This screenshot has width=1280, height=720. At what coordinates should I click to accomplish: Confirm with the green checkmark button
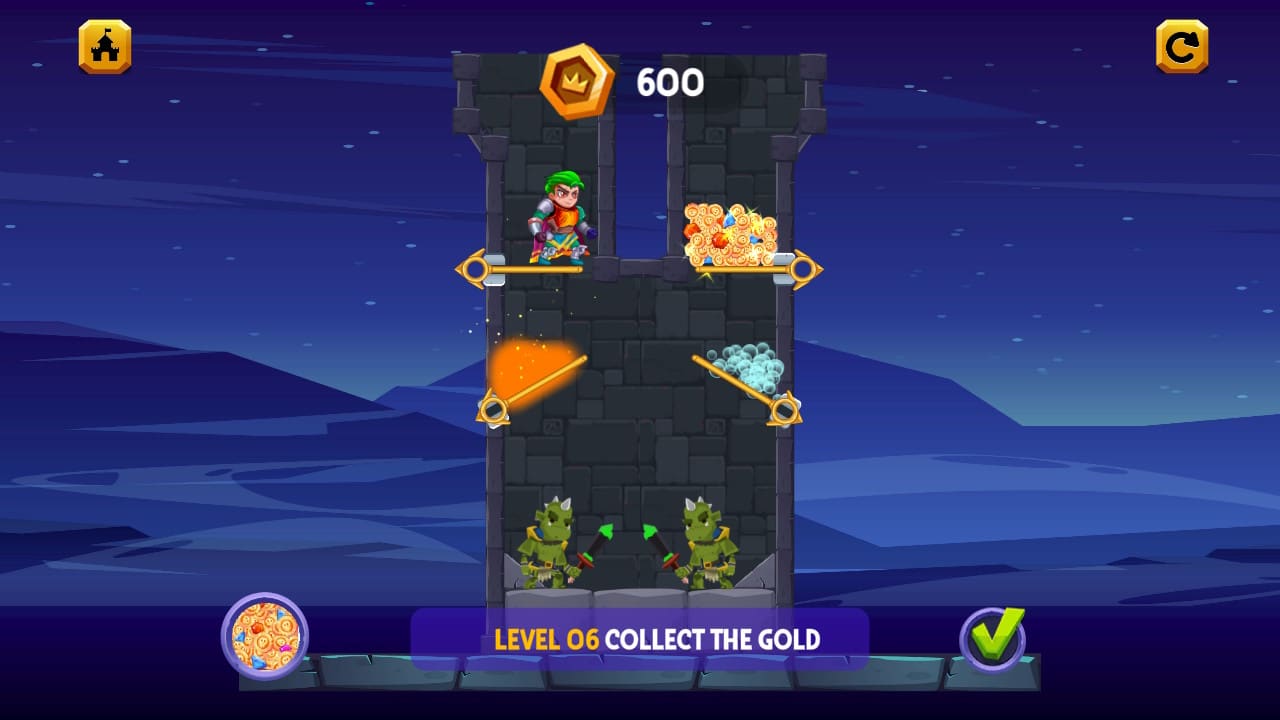pos(991,637)
